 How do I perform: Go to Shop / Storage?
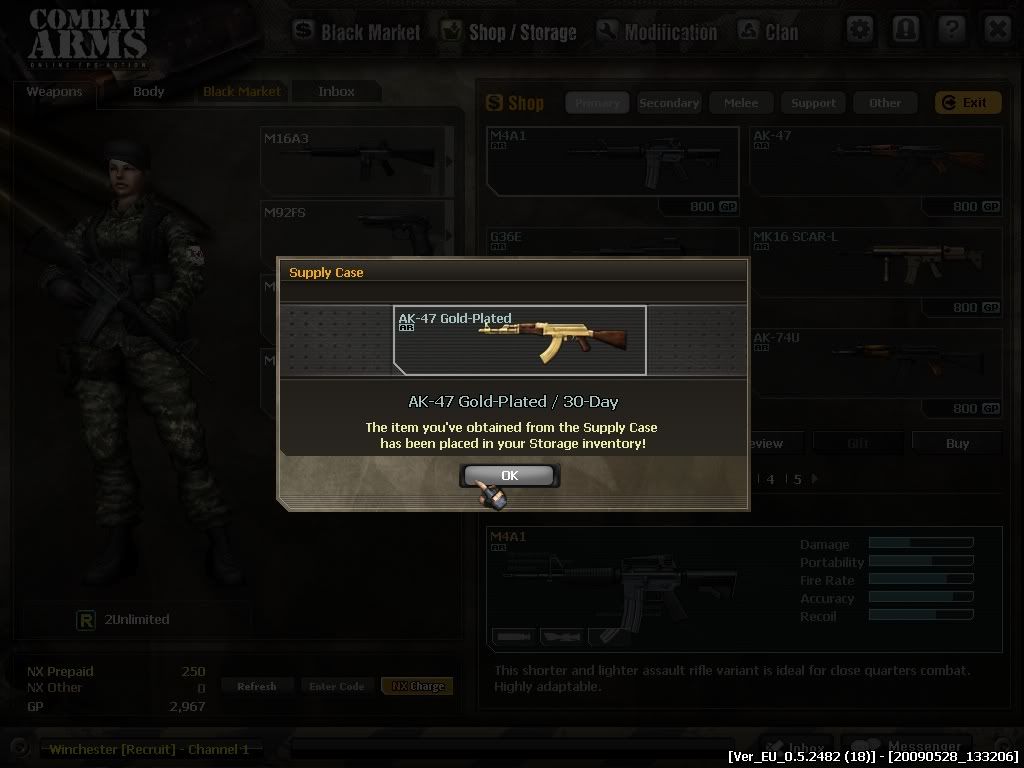coord(508,32)
